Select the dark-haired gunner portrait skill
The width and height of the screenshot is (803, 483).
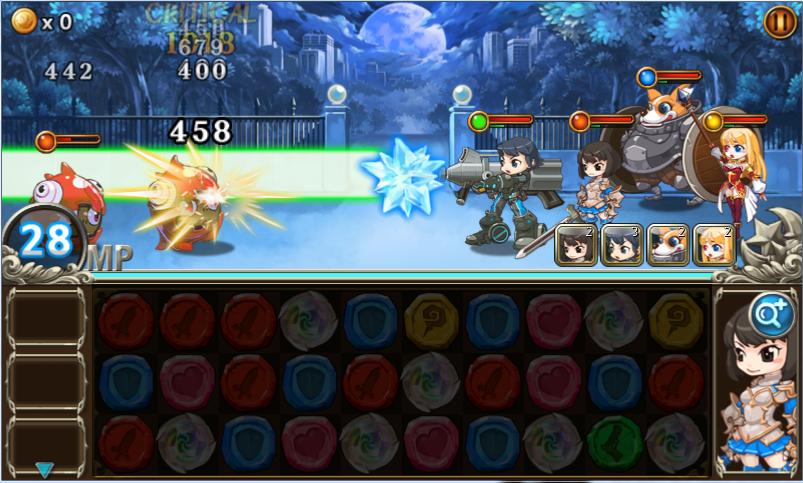(622, 245)
